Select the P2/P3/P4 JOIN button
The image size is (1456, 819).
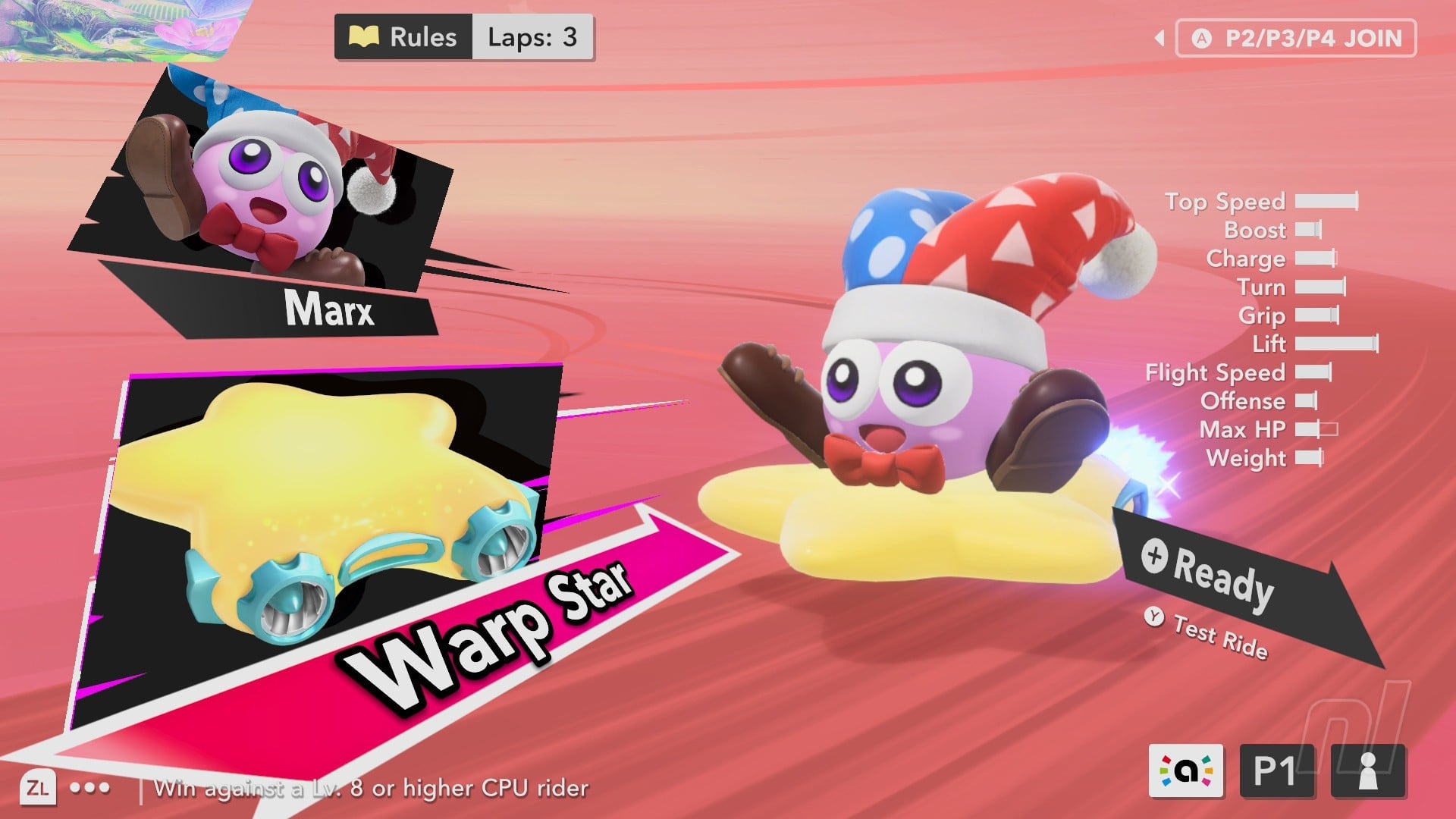(1296, 39)
